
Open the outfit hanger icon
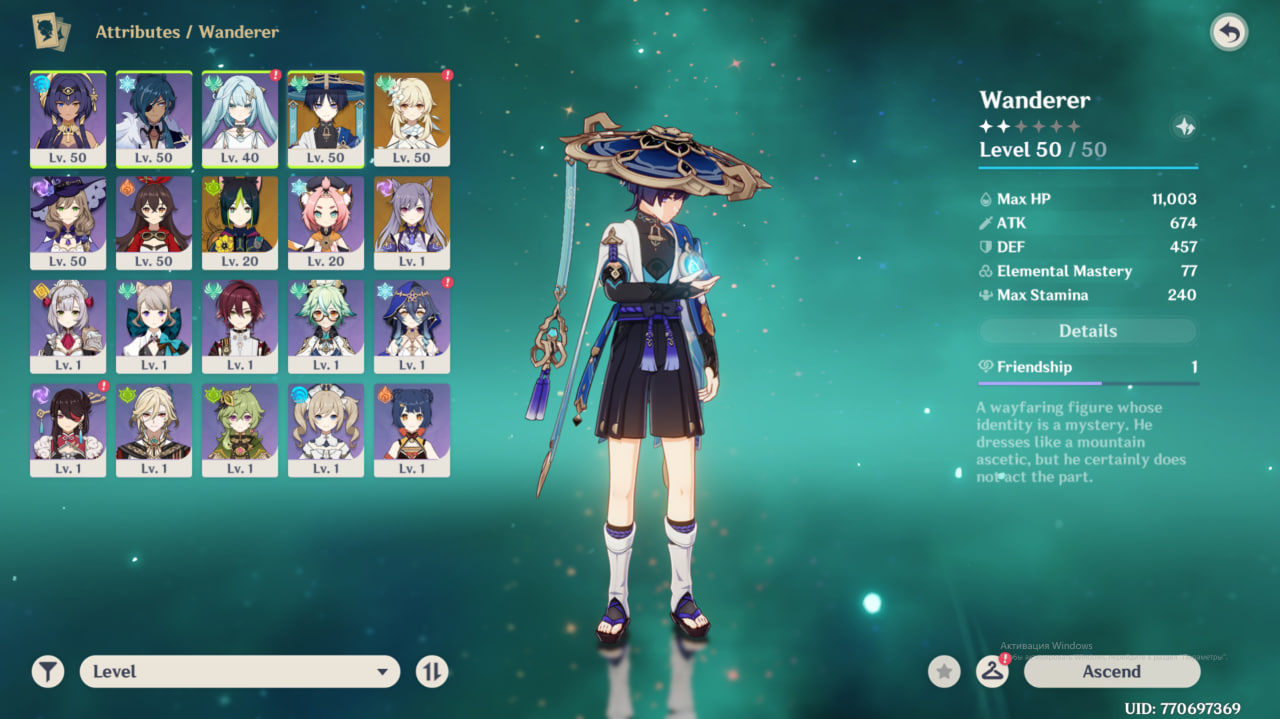click(992, 672)
